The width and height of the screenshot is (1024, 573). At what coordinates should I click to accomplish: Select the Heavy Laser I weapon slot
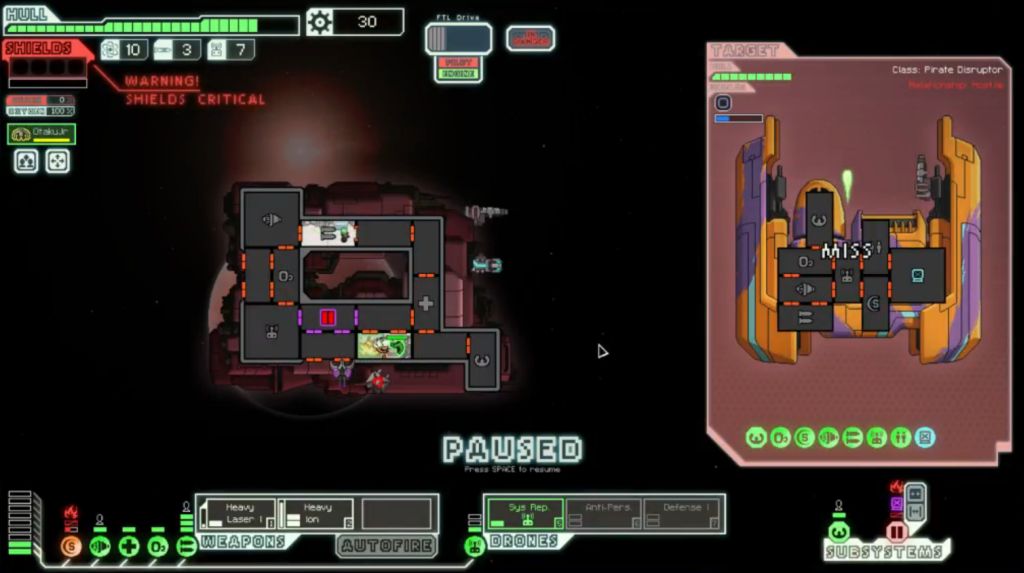(236, 513)
